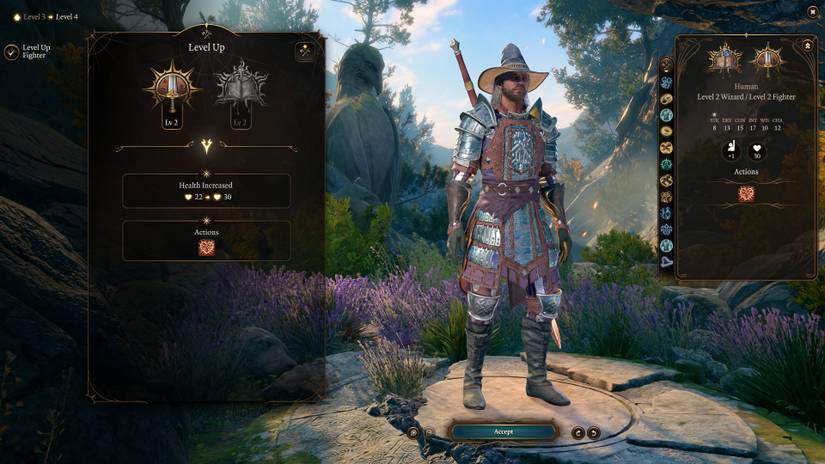Inspect the Action Surge icon under Level Up Actions
The height and width of the screenshot is (464, 825).
207,247
